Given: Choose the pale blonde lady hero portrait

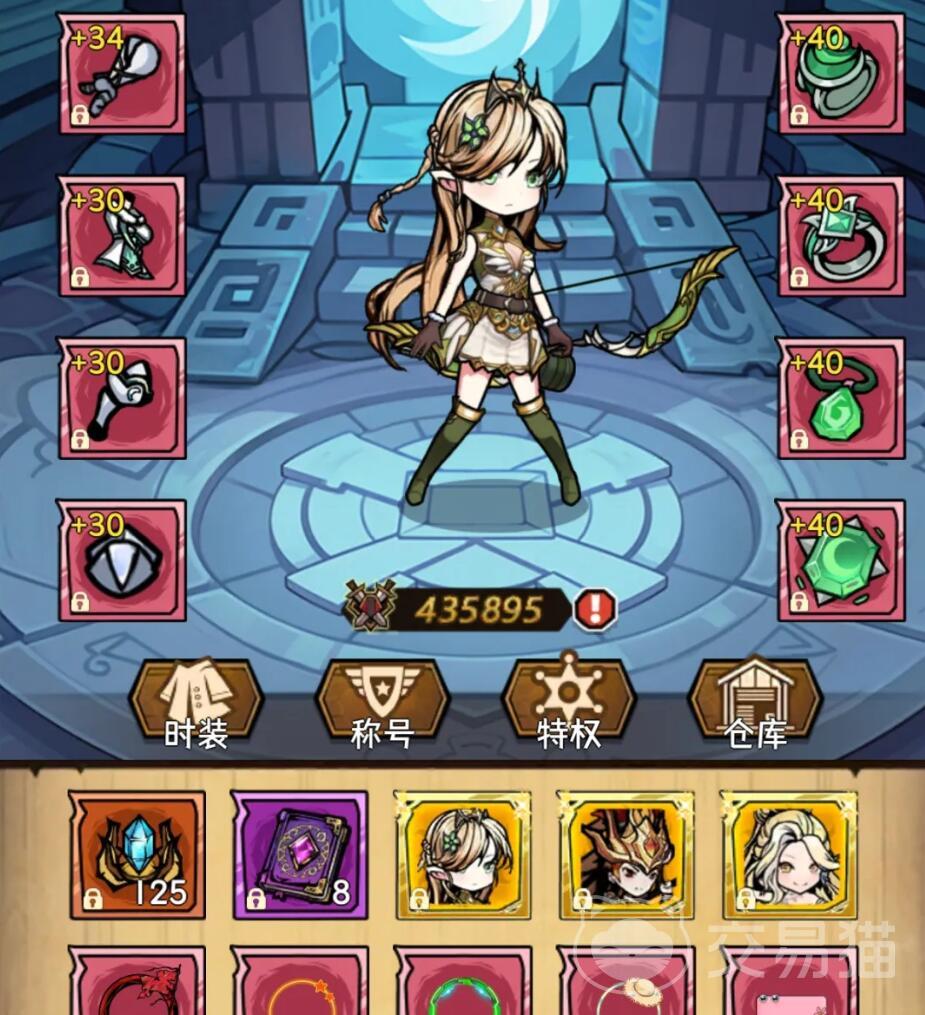Looking at the screenshot, I should click(x=789, y=854).
